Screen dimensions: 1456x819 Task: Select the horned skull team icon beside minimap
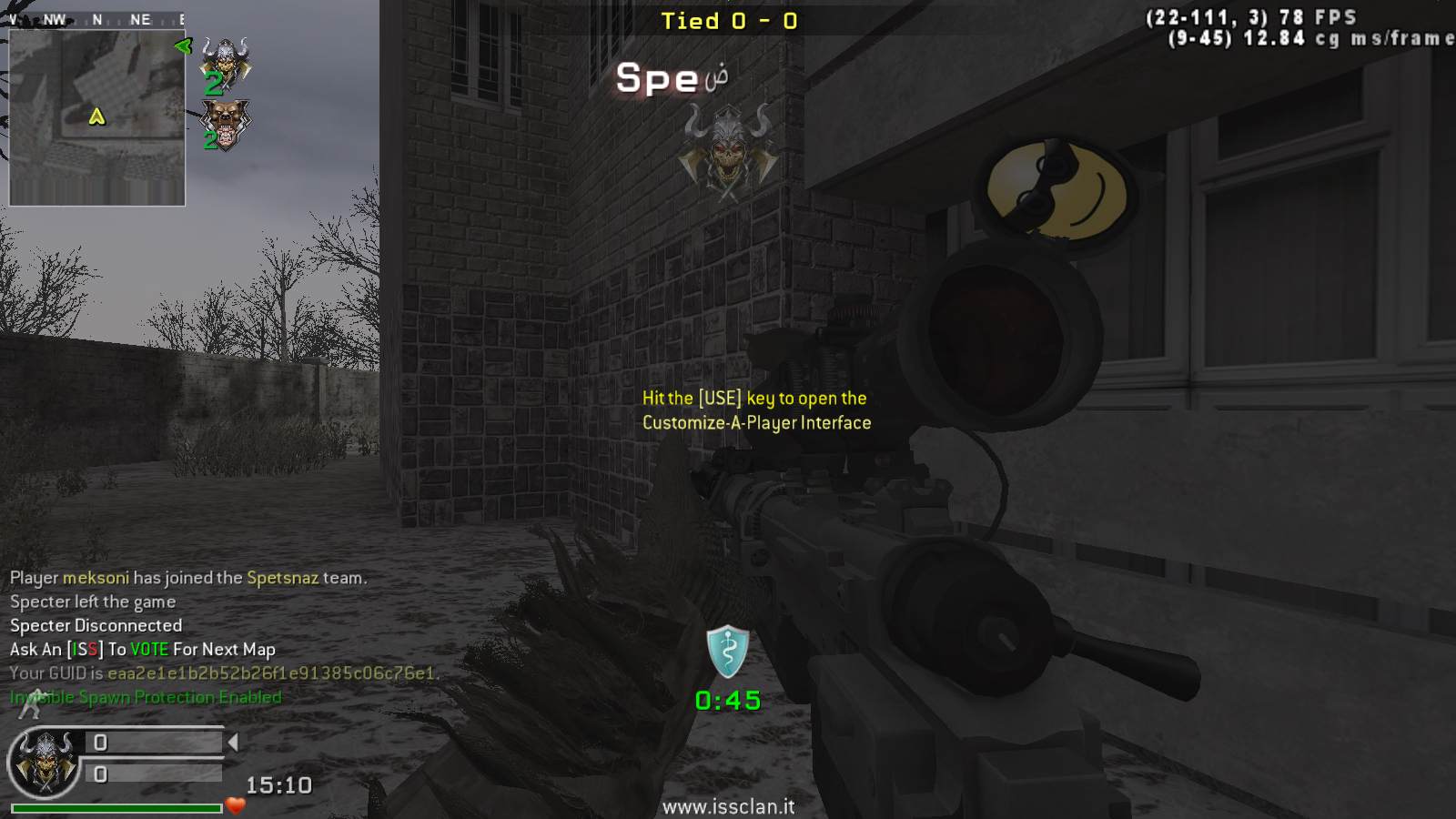pyautogui.click(x=225, y=63)
